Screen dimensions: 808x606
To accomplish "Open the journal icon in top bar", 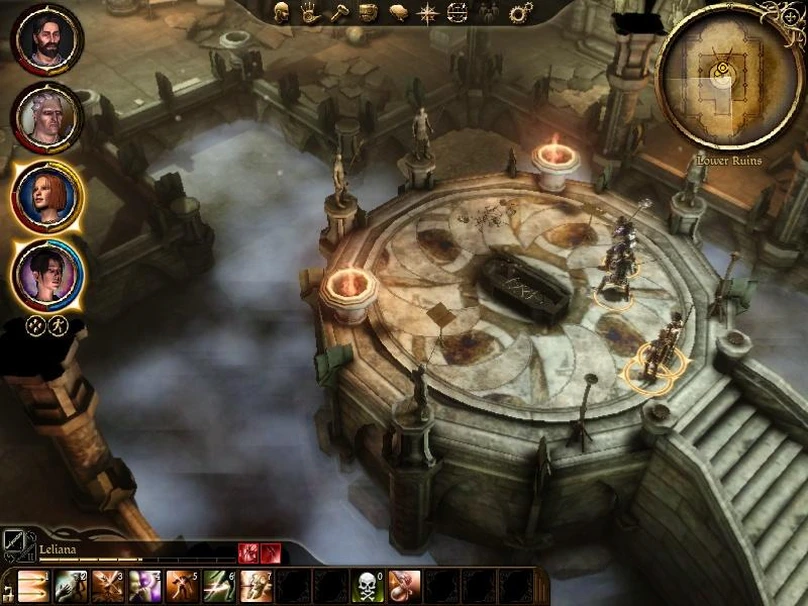I will tap(399, 12).
